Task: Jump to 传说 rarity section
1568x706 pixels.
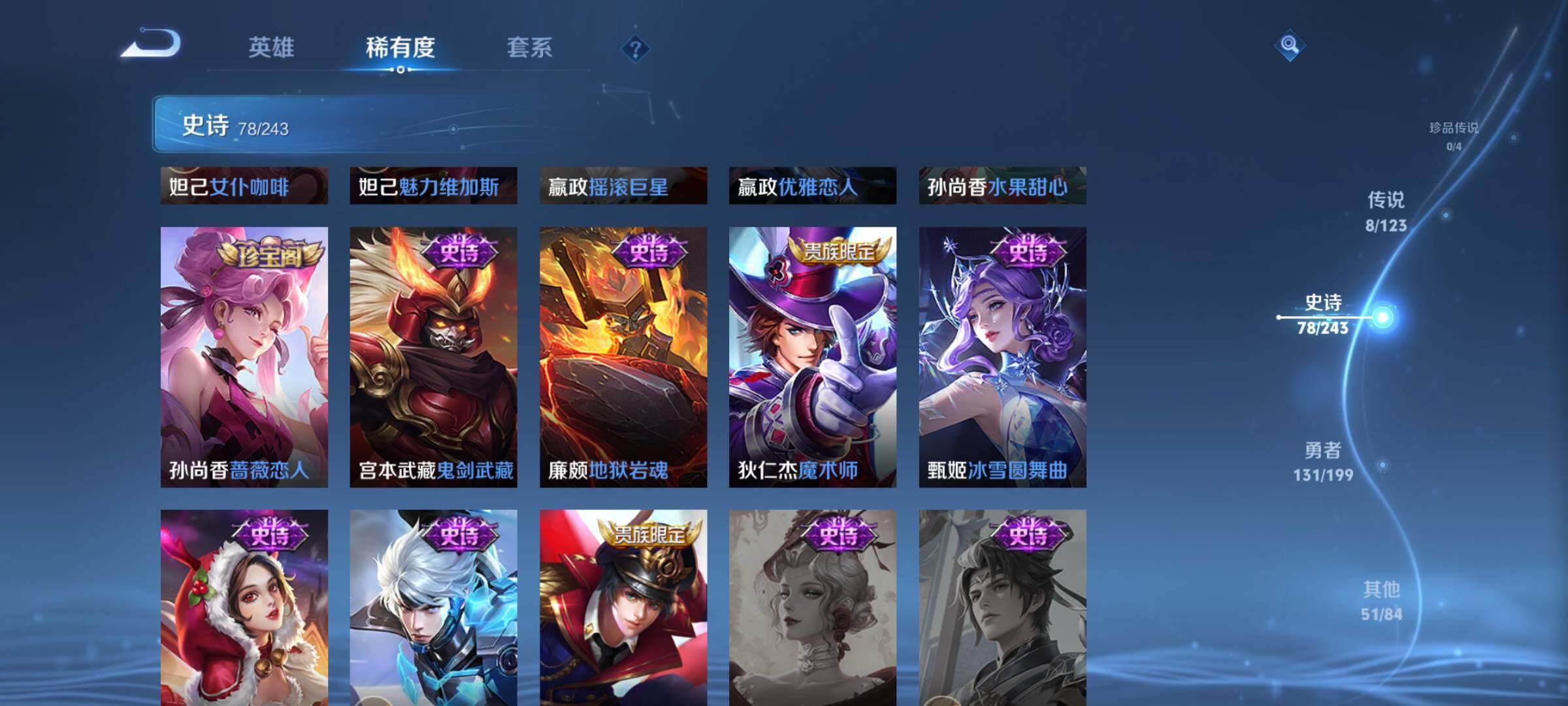Action: click(x=1386, y=211)
